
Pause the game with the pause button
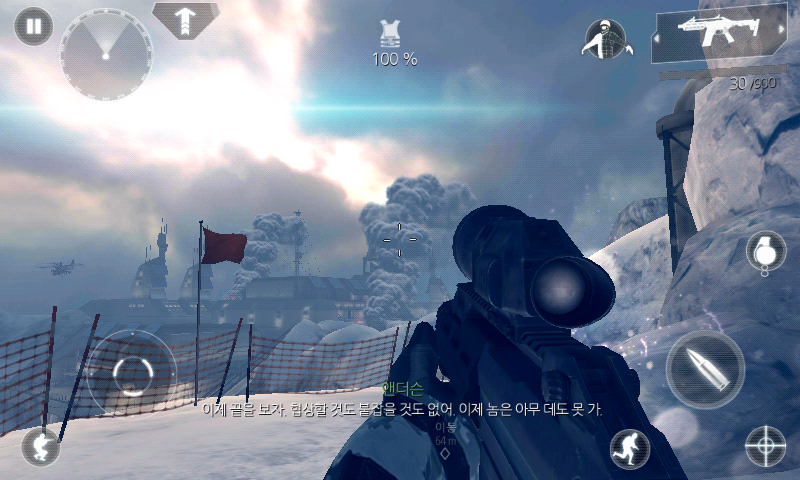pyautogui.click(x=34, y=26)
